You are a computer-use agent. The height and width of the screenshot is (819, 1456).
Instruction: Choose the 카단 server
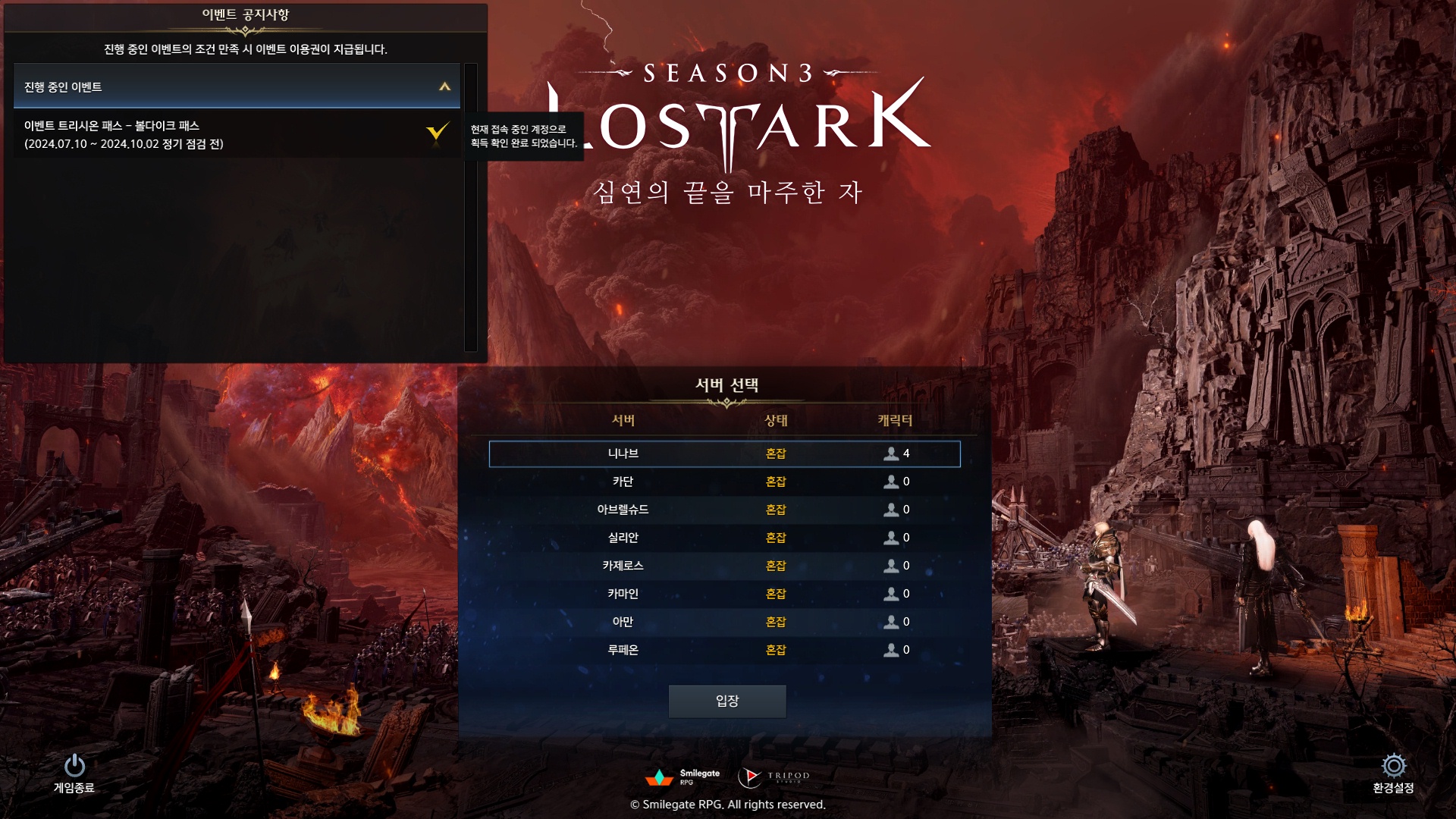click(x=724, y=482)
